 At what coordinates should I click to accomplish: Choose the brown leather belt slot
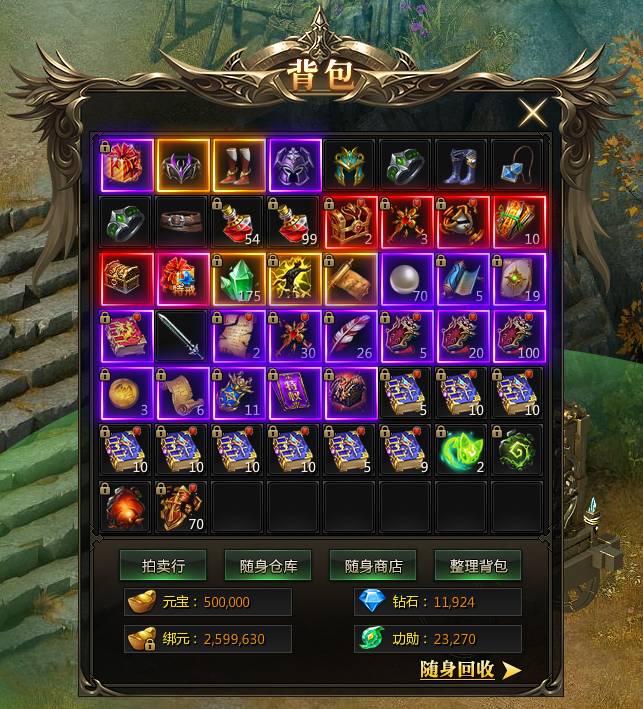pos(182,222)
